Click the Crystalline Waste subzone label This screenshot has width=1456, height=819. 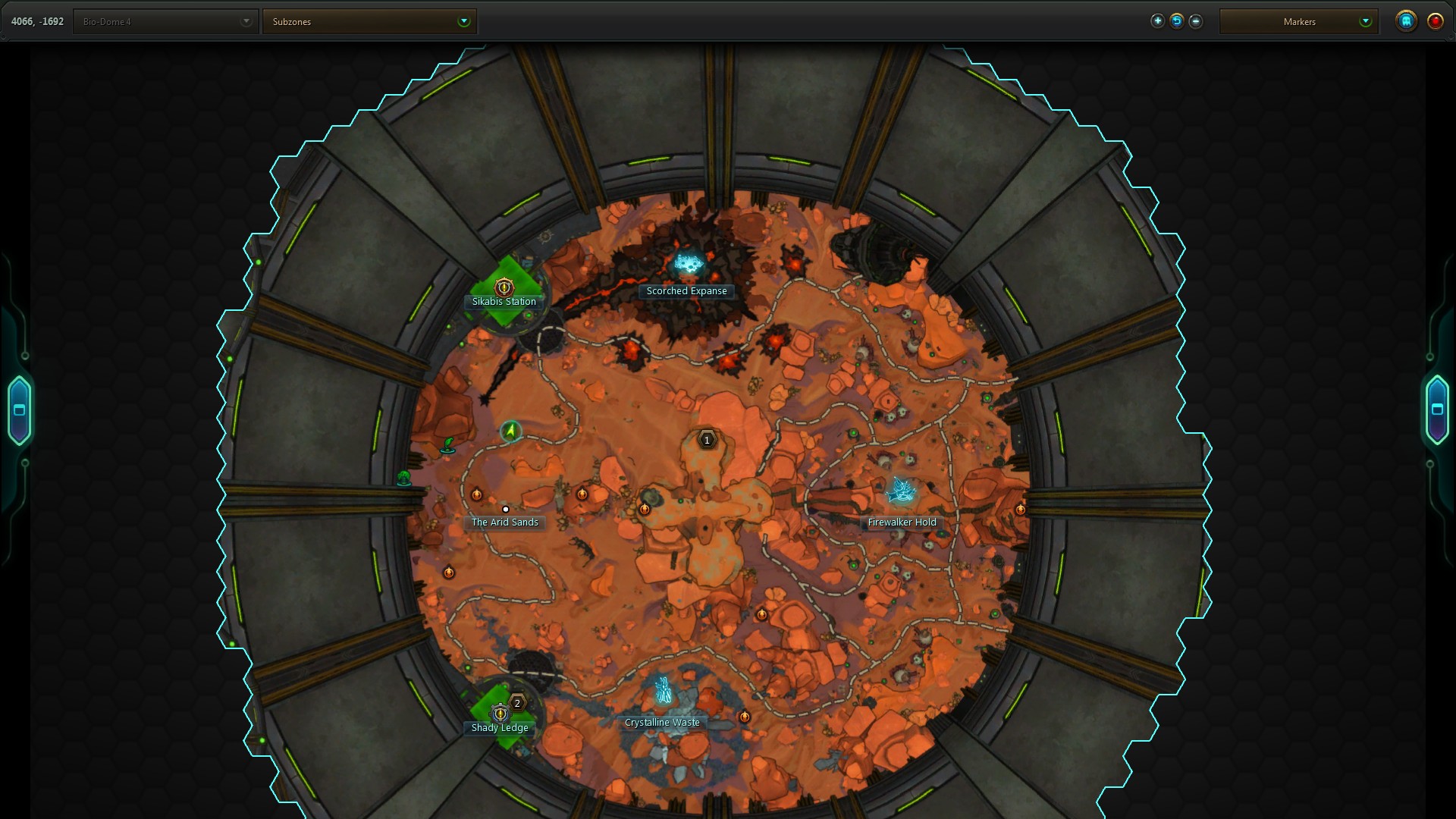coord(662,723)
